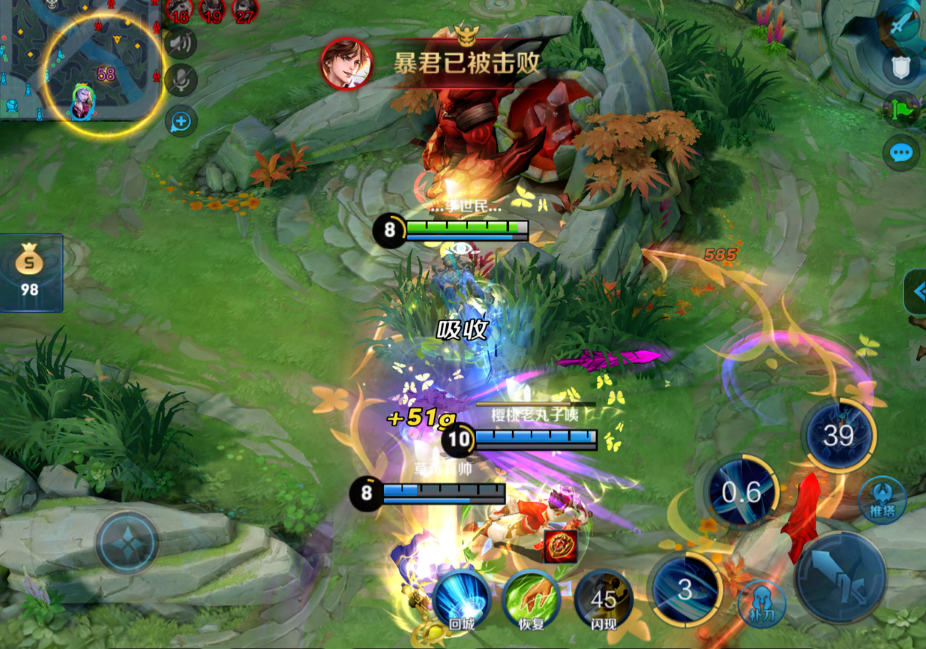Select the 补刀 last hit button

[761, 604]
